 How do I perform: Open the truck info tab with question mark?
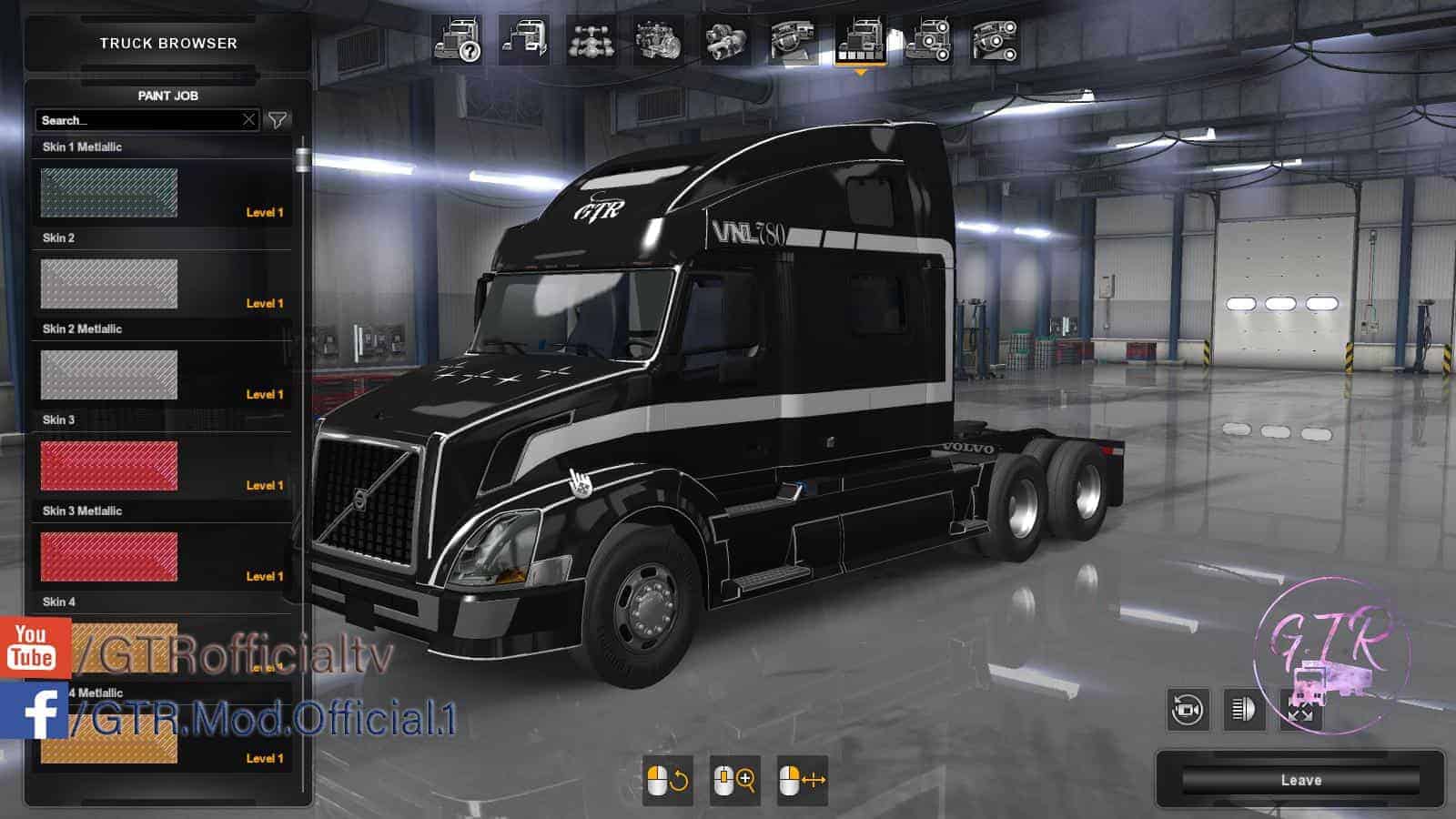click(x=457, y=41)
